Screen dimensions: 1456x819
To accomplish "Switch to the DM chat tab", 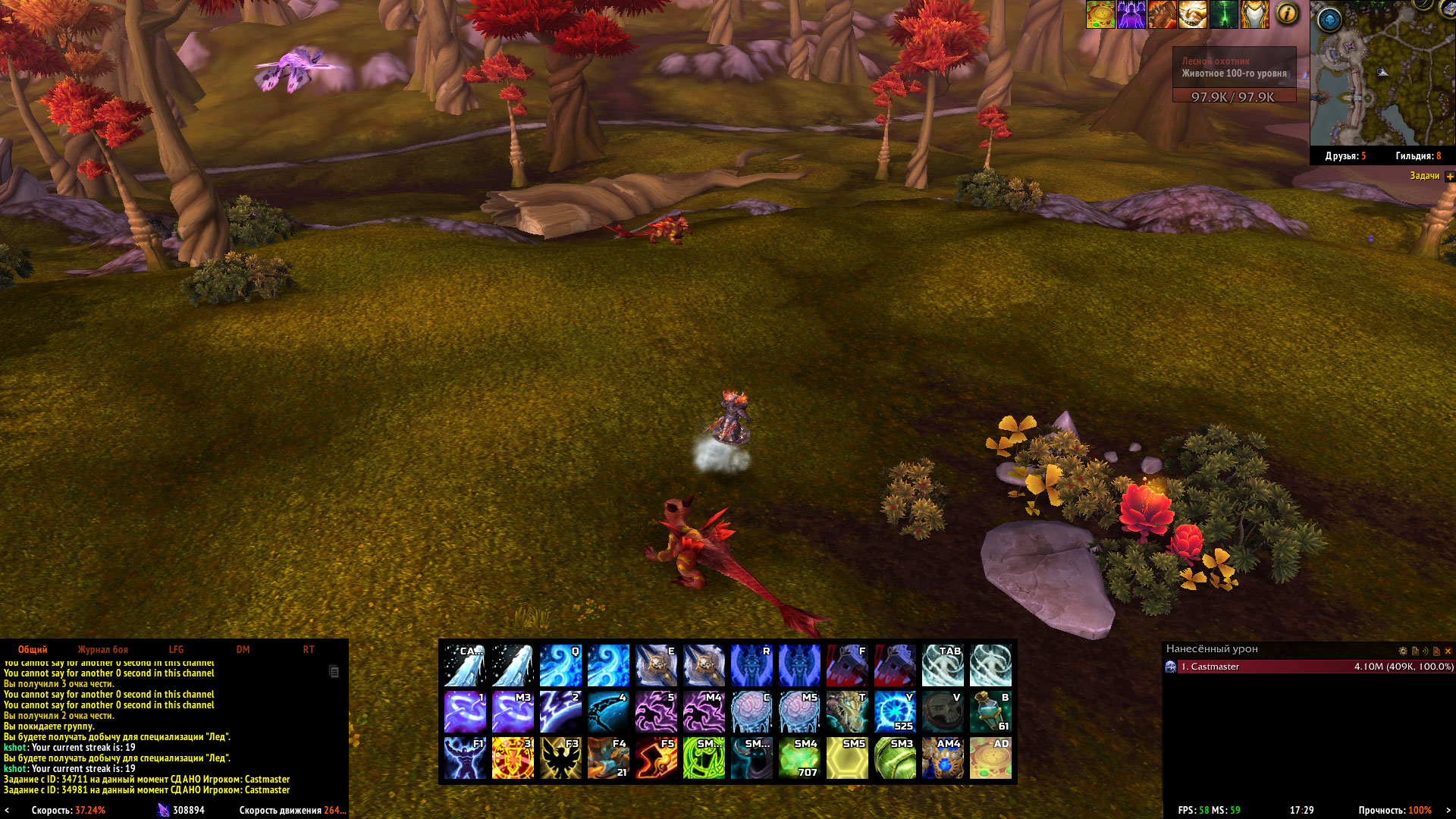I will click(243, 650).
